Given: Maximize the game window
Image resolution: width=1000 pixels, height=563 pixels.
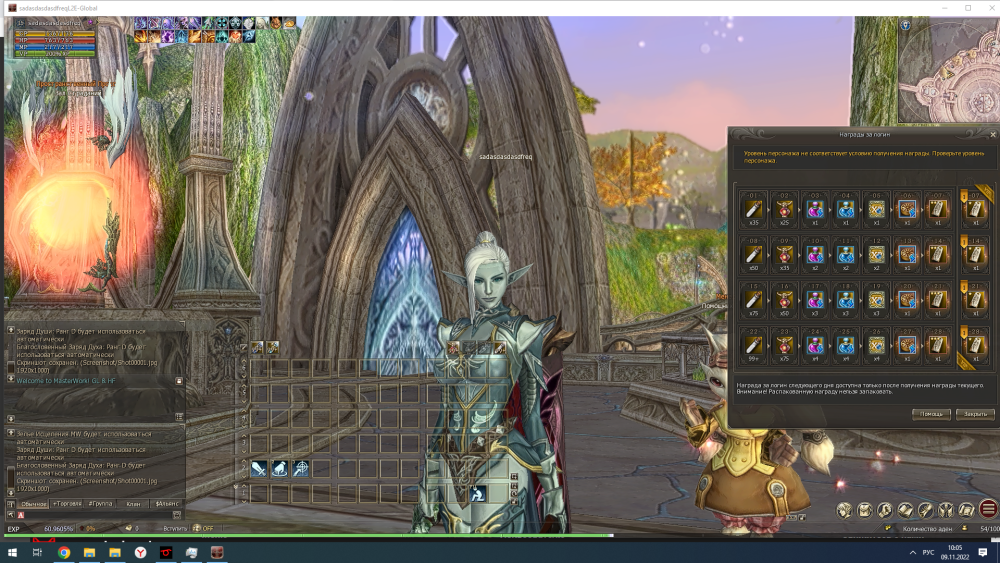Looking at the screenshot, I should pyautogui.click(x=967, y=7).
